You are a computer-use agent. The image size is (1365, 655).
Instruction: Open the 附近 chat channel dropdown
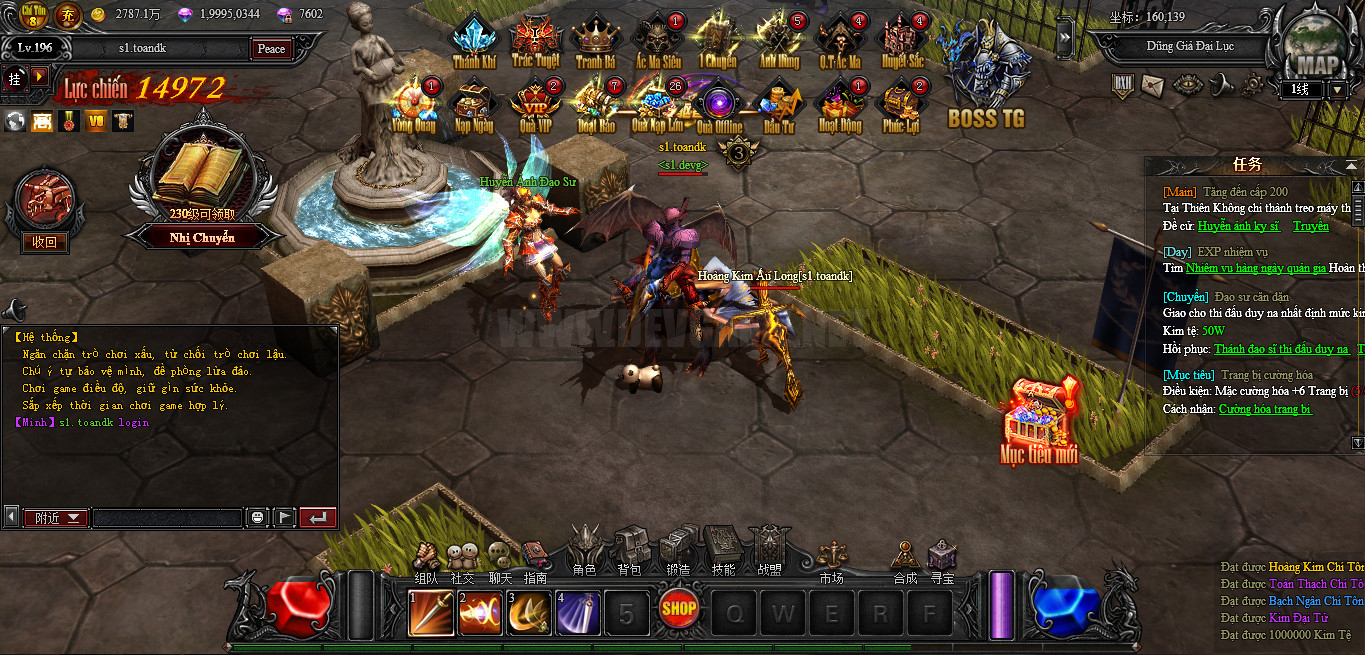(56, 518)
